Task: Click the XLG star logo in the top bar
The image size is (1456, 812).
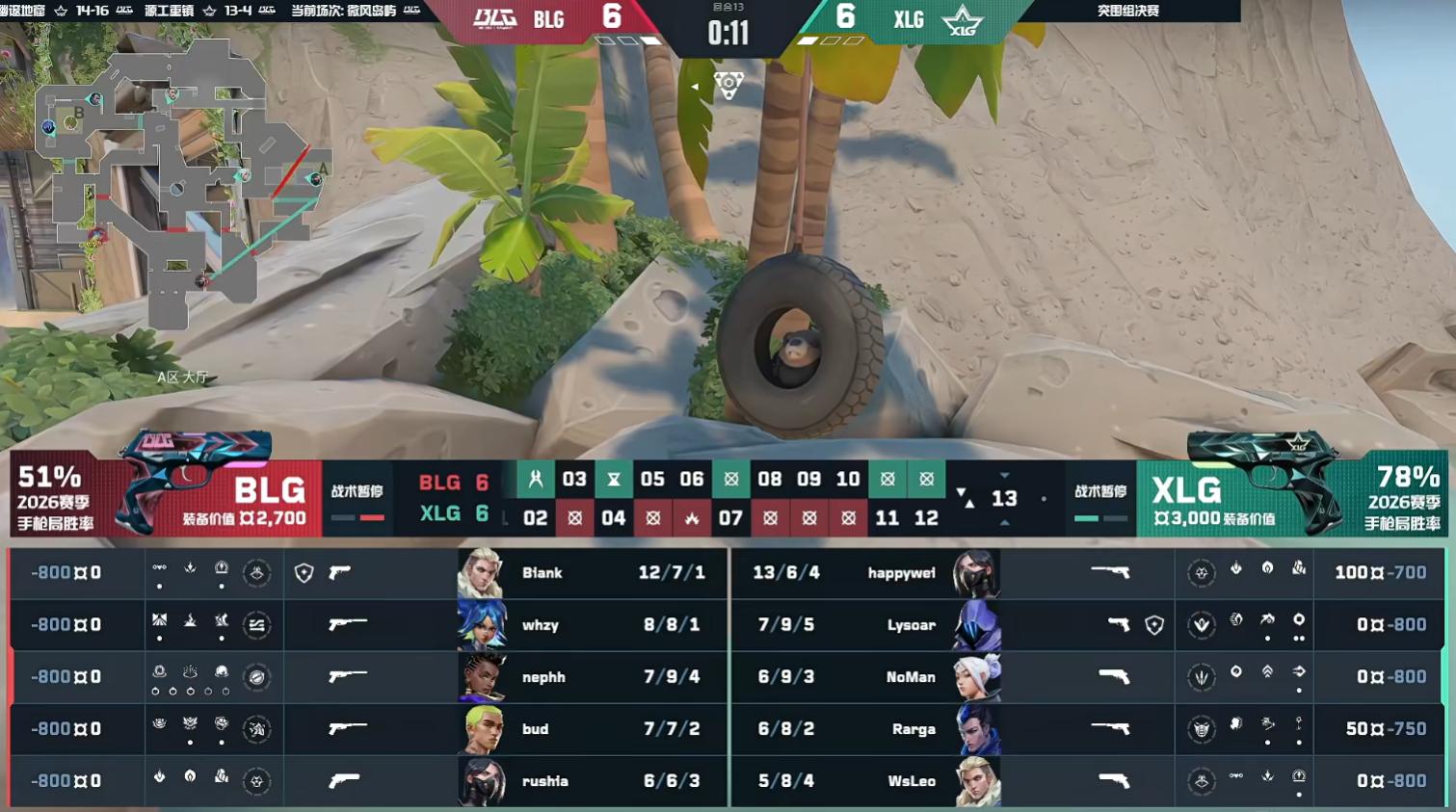Action: 962,20
